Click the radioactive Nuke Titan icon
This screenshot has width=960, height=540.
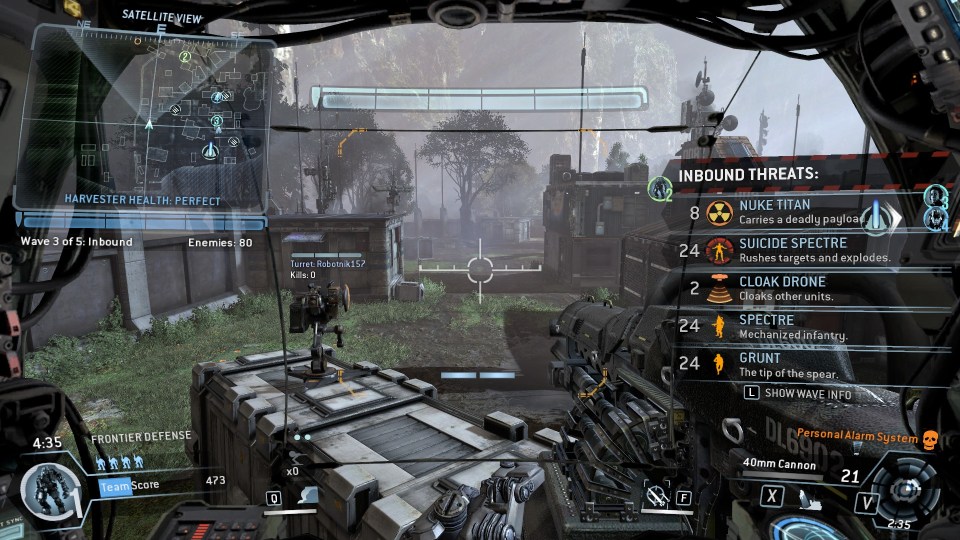pos(717,212)
